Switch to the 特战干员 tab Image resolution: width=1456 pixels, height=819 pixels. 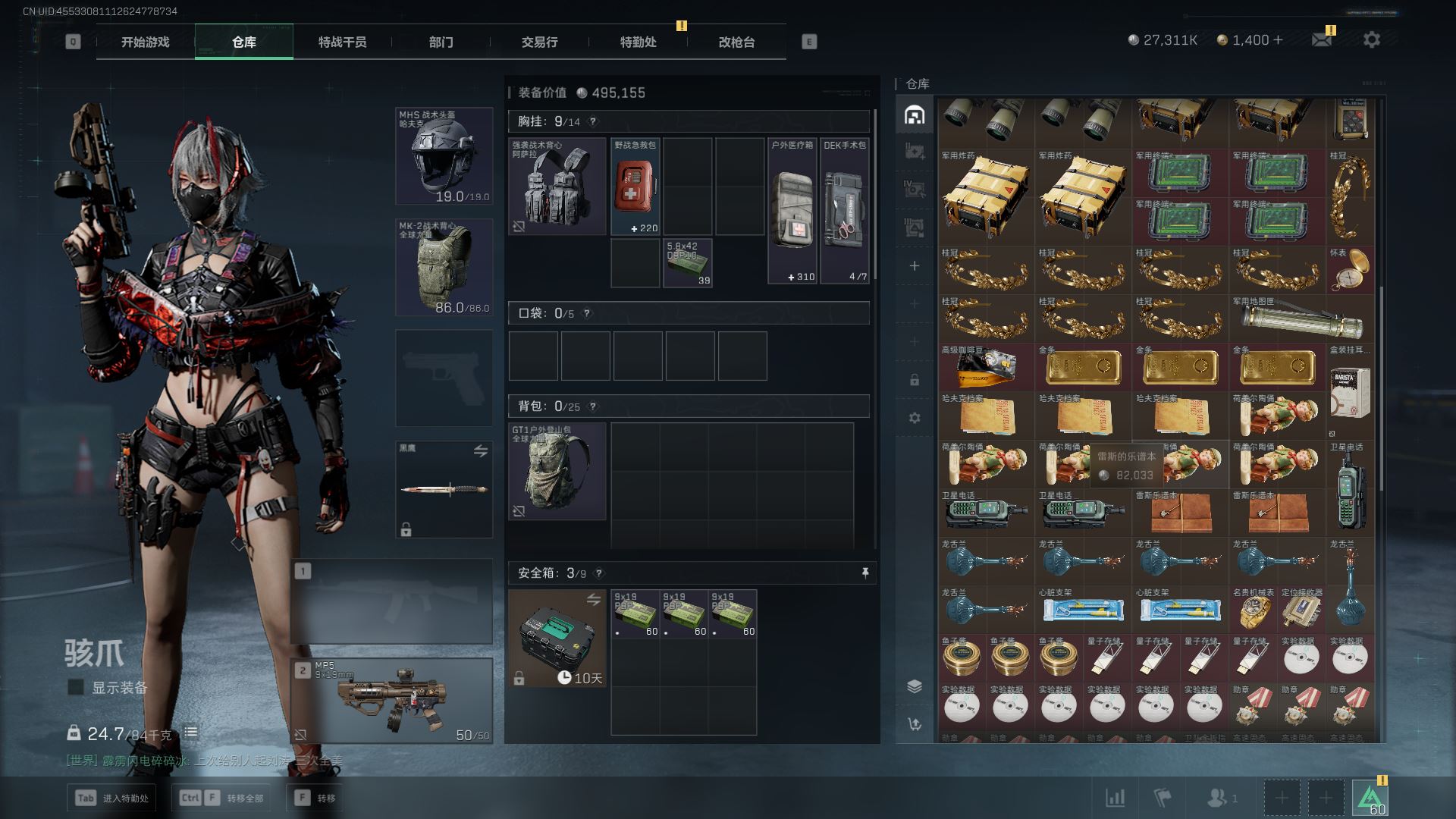click(342, 42)
